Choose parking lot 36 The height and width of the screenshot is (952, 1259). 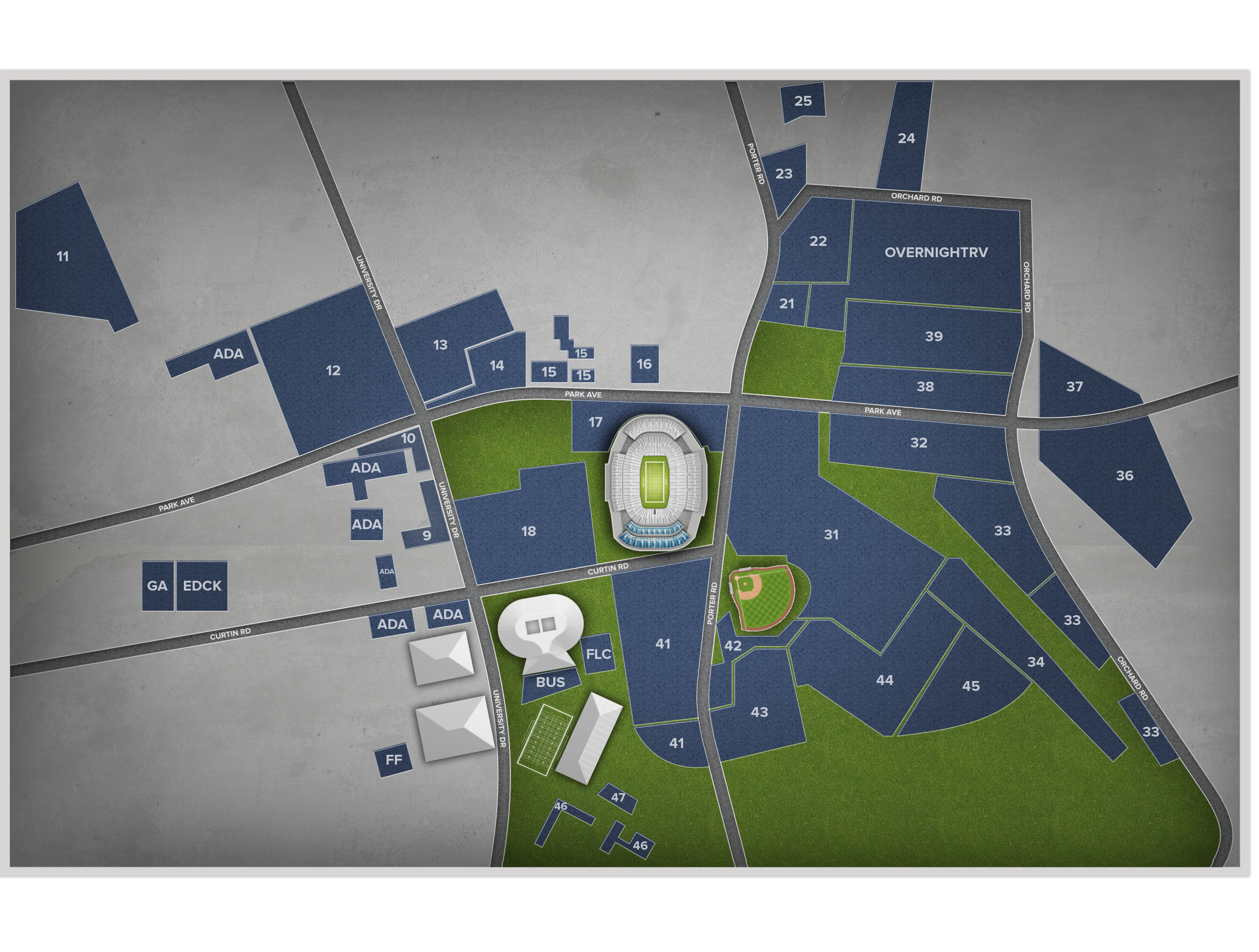point(1124,476)
